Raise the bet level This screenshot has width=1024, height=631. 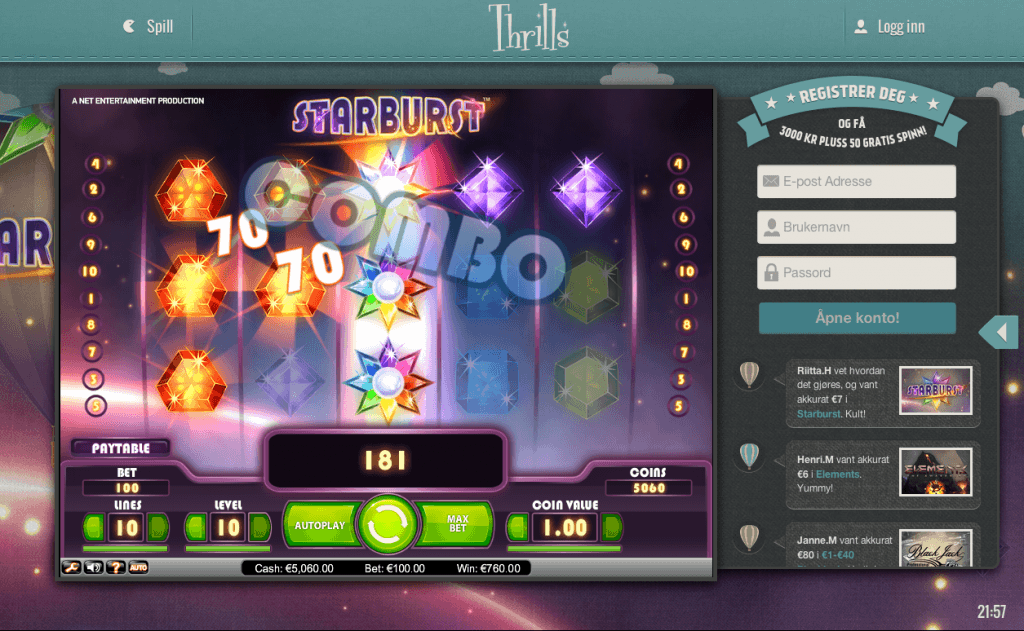click(259, 527)
